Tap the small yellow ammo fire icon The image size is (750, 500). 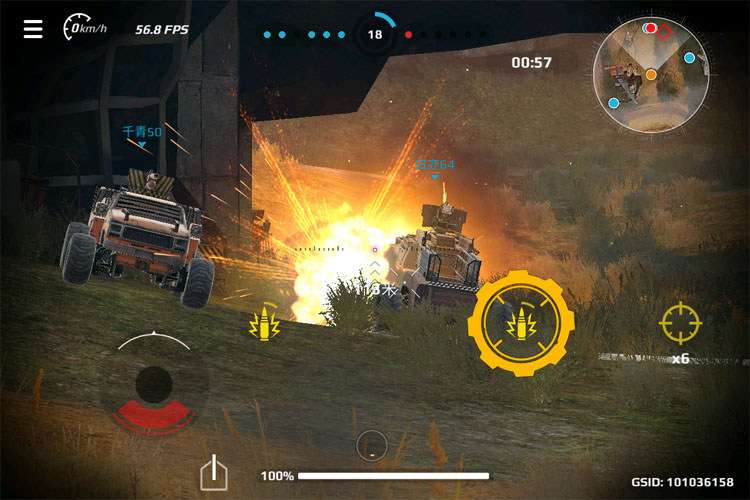pos(266,322)
